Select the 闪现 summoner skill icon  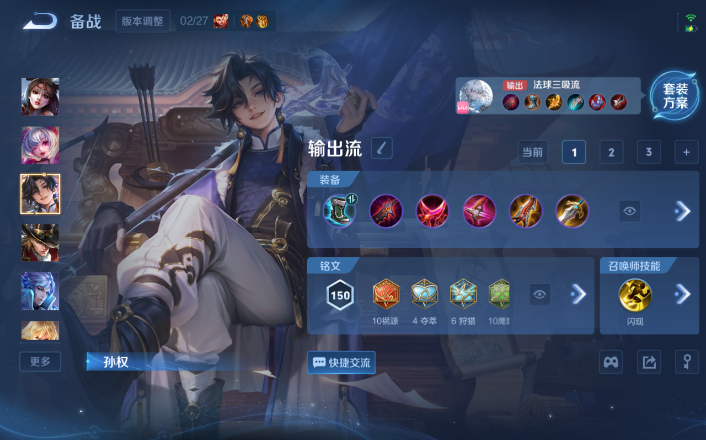635,295
